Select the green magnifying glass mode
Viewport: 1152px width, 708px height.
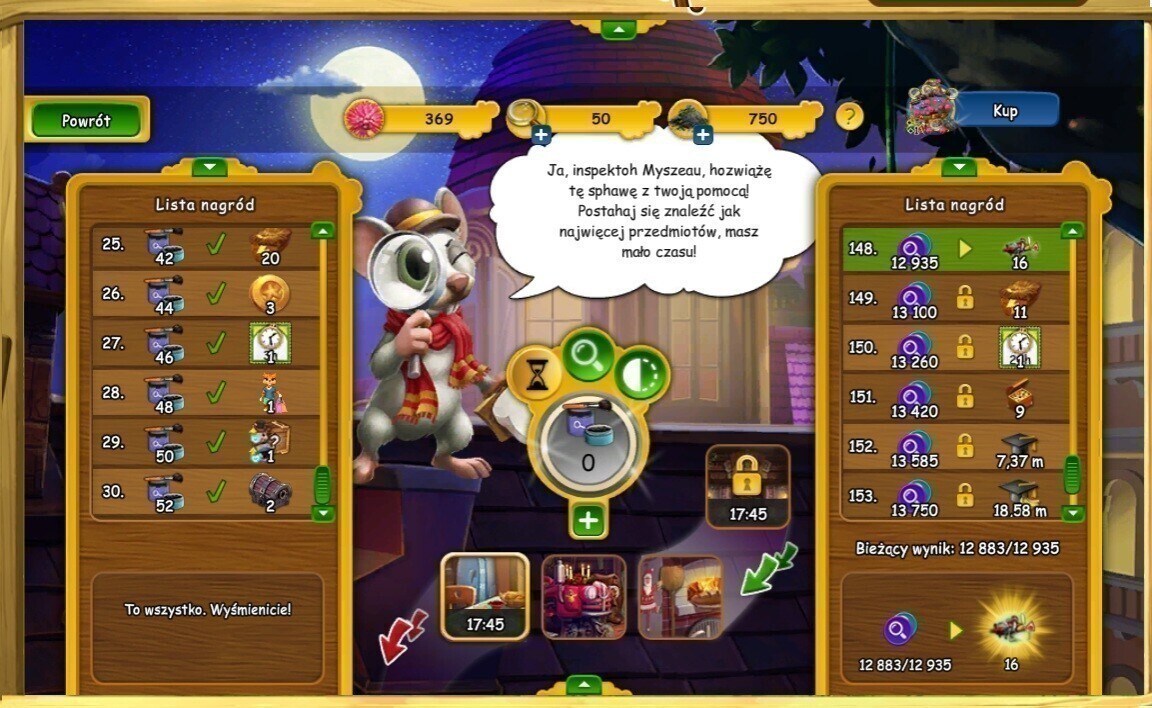[x=588, y=355]
